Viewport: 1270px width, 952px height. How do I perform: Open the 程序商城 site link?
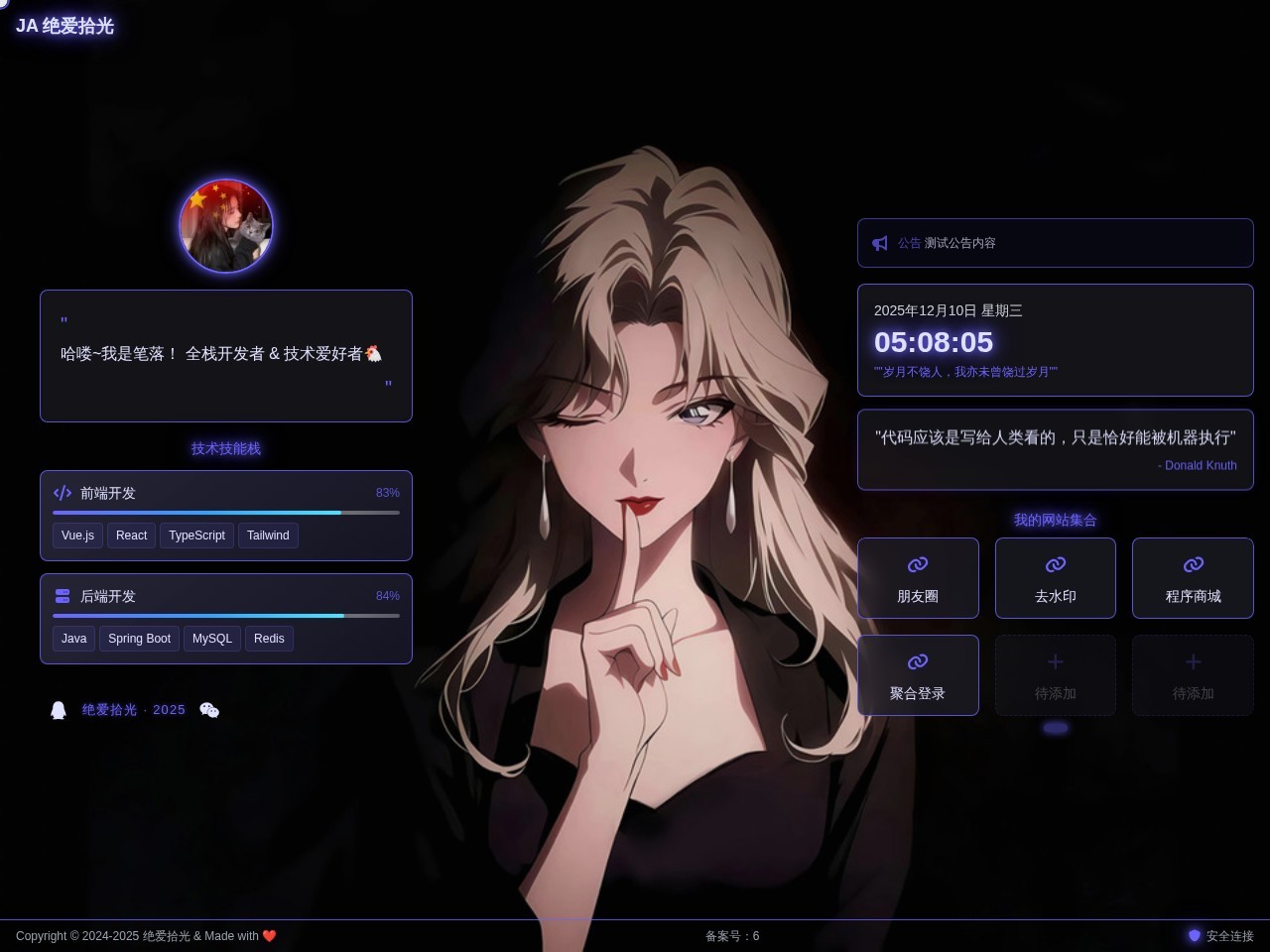click(x=1193, y=578)
